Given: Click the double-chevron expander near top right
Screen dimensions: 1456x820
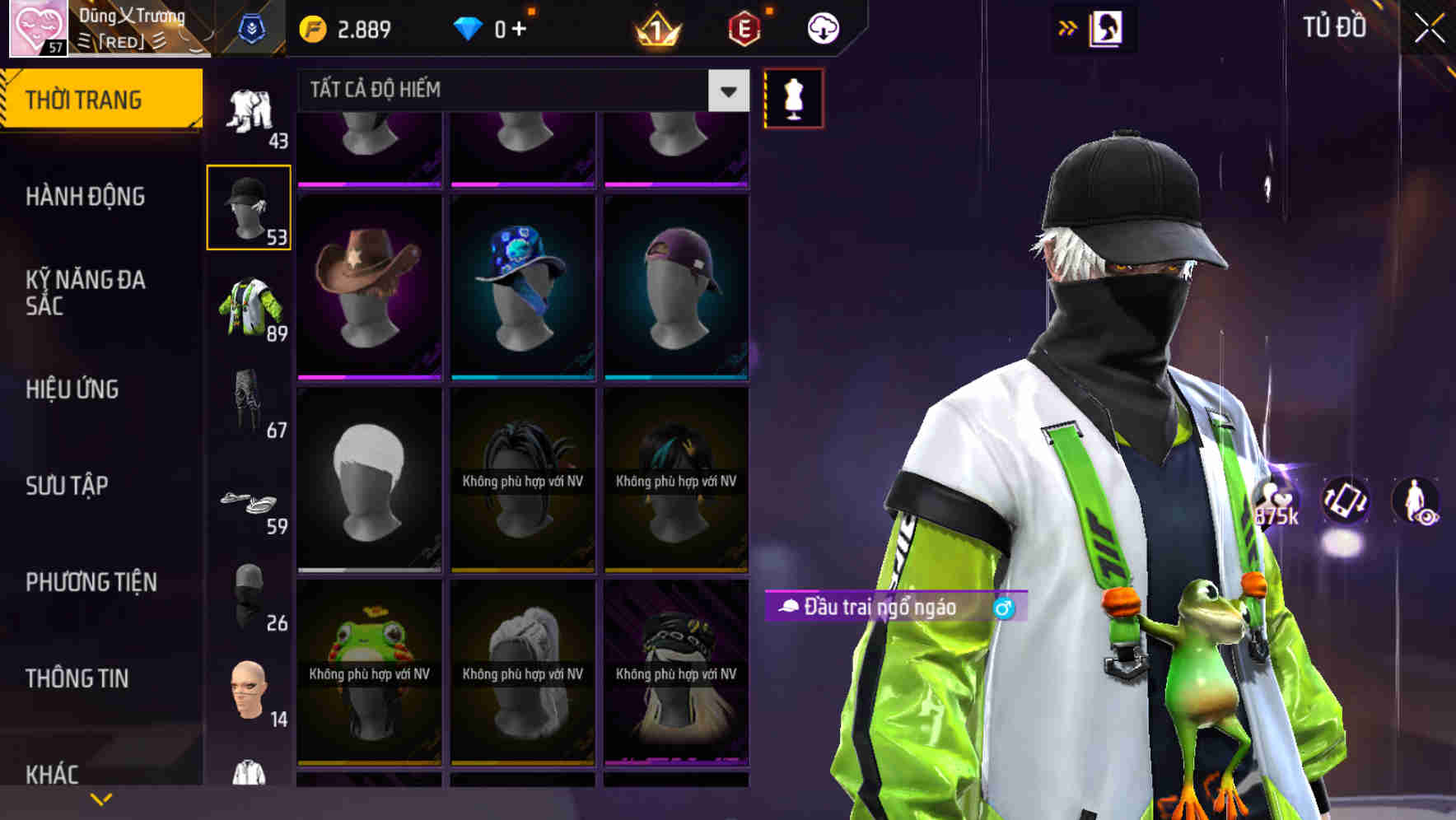Looking at the screenshot, I should (x=1066, y=27).
